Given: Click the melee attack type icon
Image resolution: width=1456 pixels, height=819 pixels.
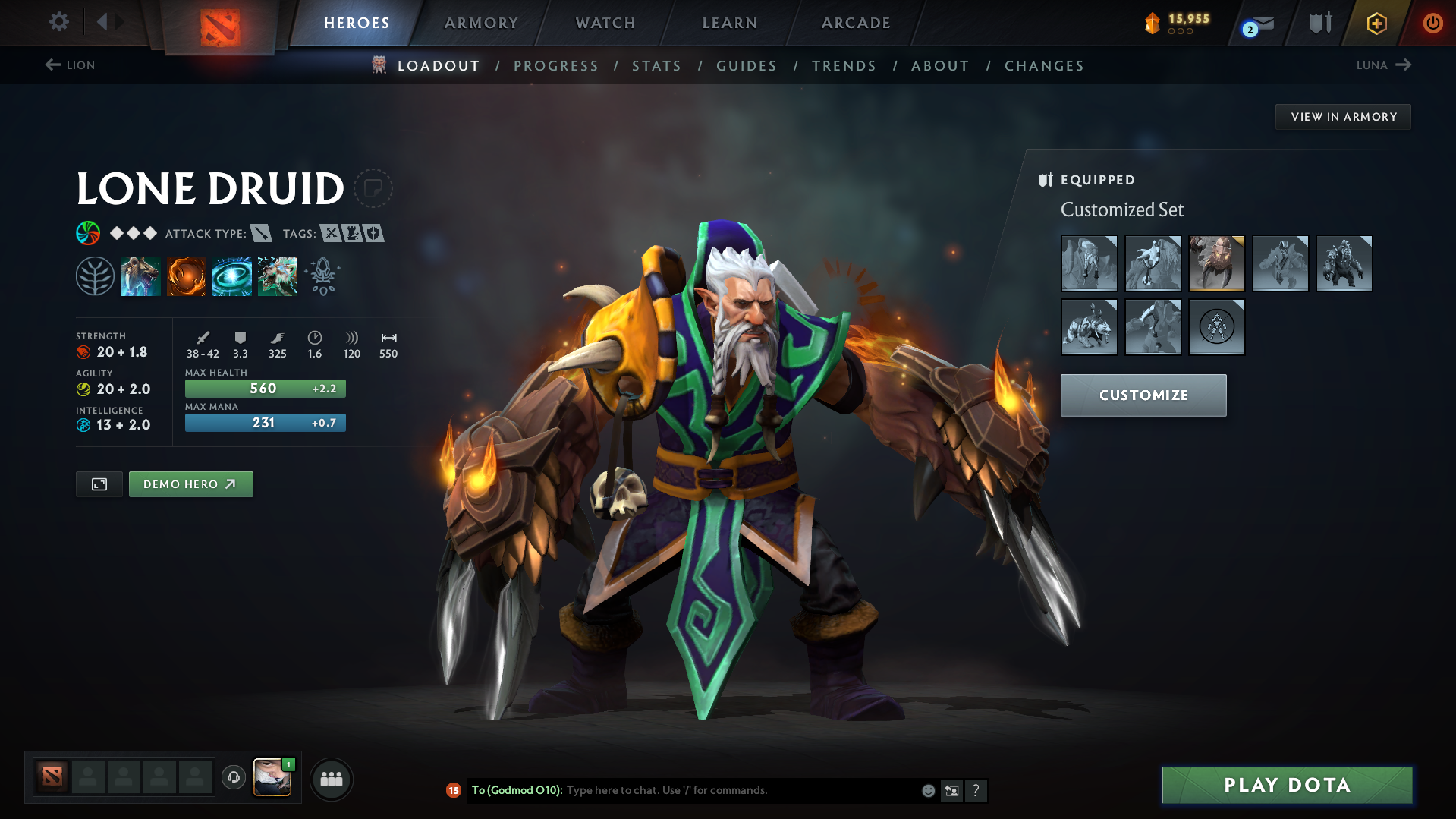Looking at the screenshot, I should point(263,233).
